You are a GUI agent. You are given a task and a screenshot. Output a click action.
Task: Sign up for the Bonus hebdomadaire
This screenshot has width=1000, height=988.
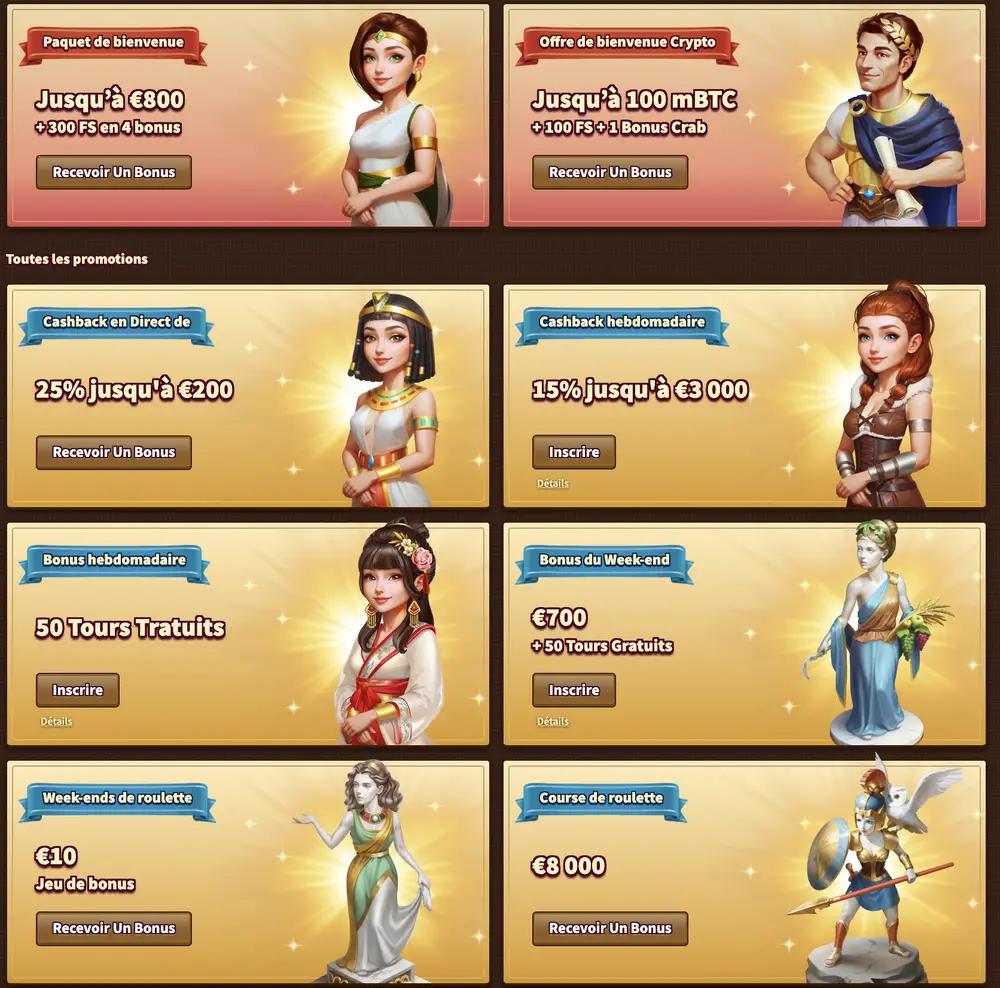point(77,690)
